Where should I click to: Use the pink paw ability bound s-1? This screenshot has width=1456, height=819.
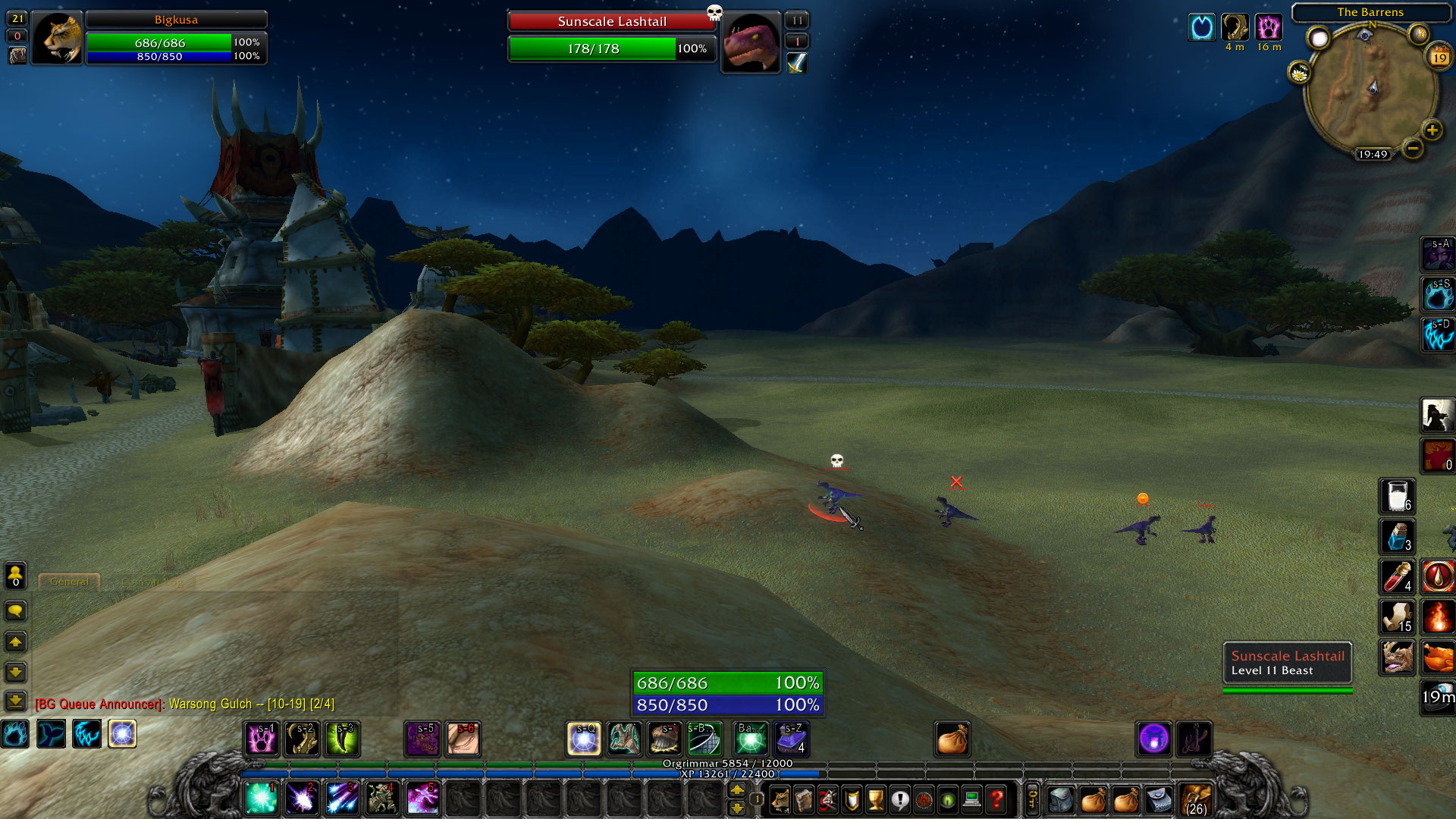(x=262, y=739)
